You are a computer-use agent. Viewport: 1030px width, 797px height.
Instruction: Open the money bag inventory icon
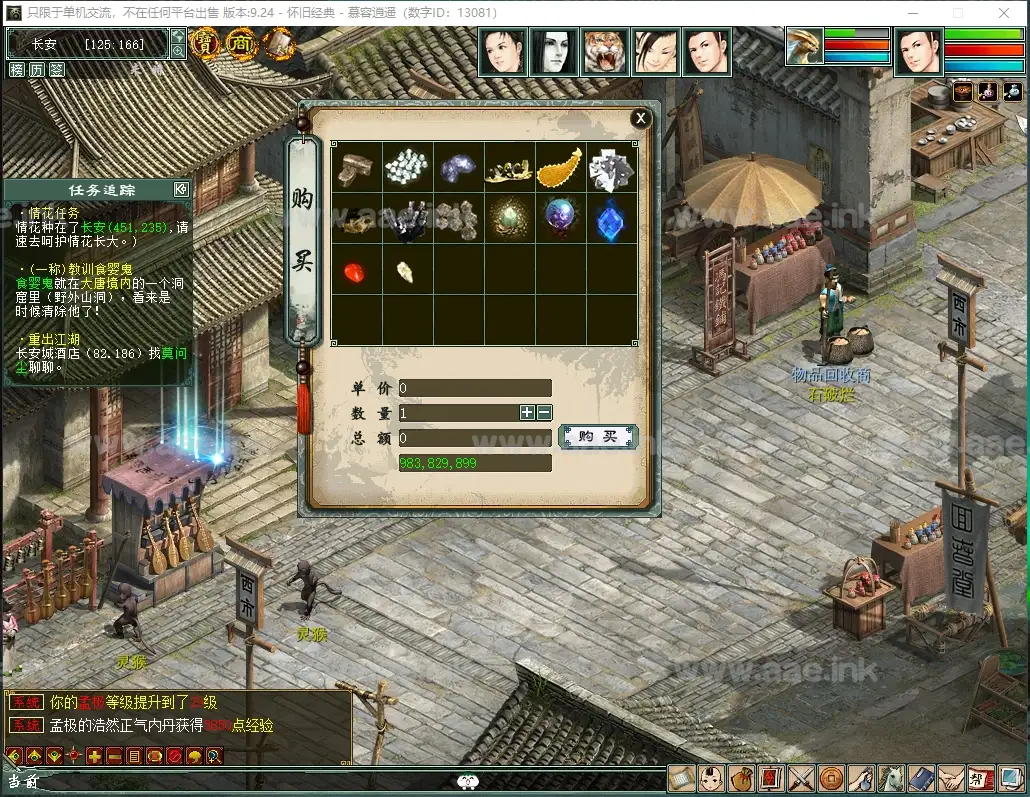click(742, 778)
